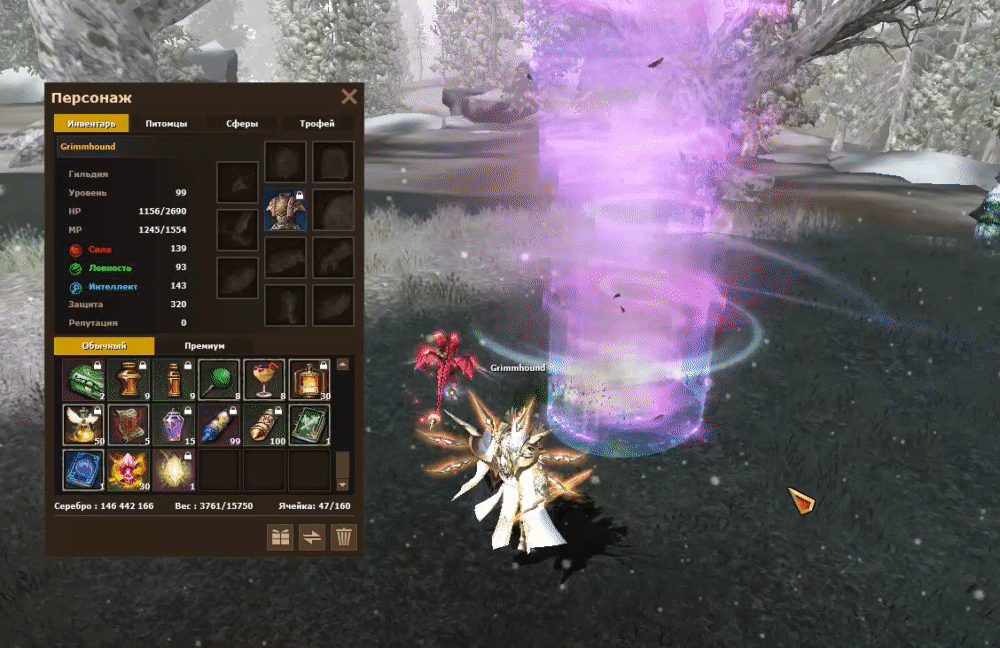Click the purple lantern jar item
The width and height of the screenshot is (1000, 648).
pos(173,425)
